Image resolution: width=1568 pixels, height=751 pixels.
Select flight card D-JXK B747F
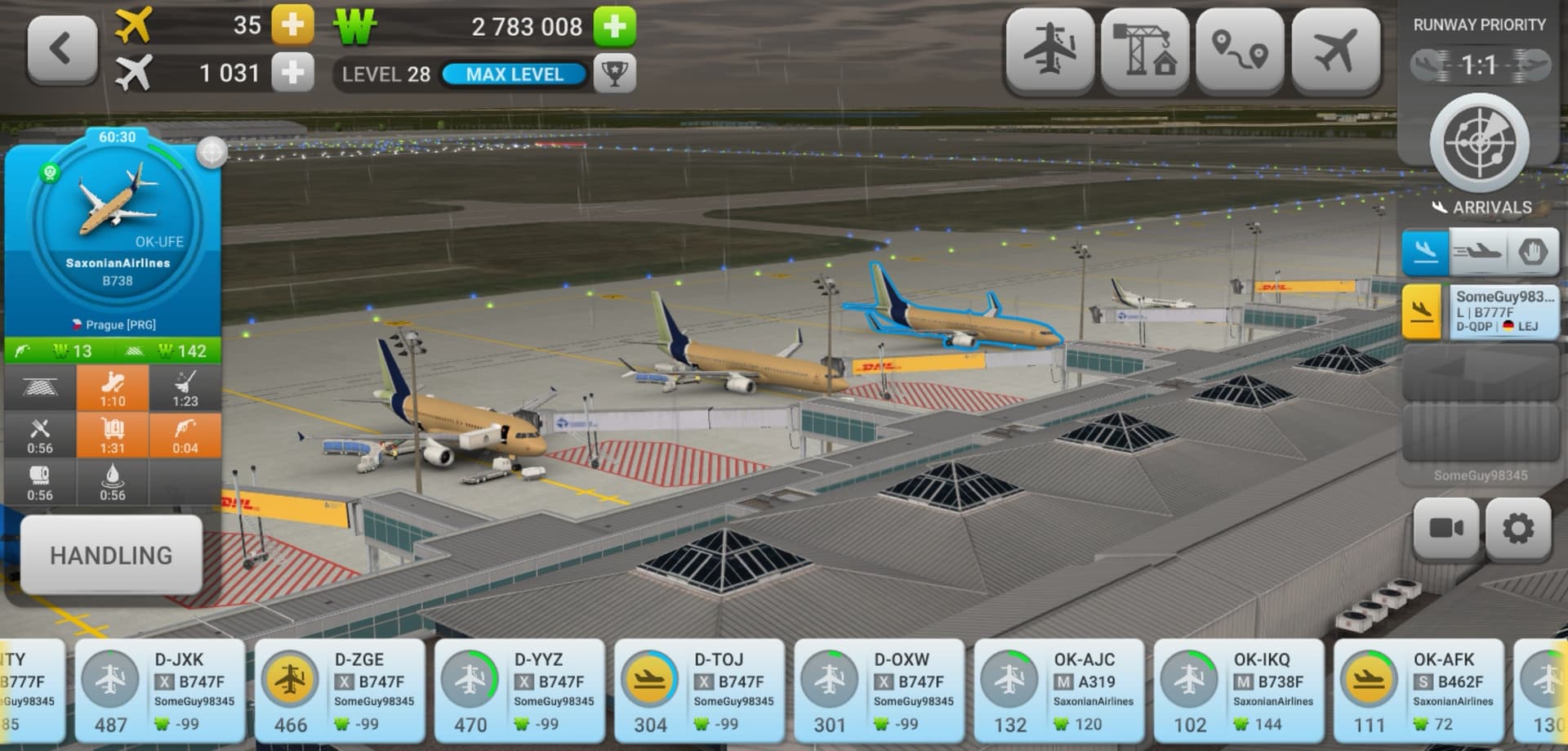[160, 691]
